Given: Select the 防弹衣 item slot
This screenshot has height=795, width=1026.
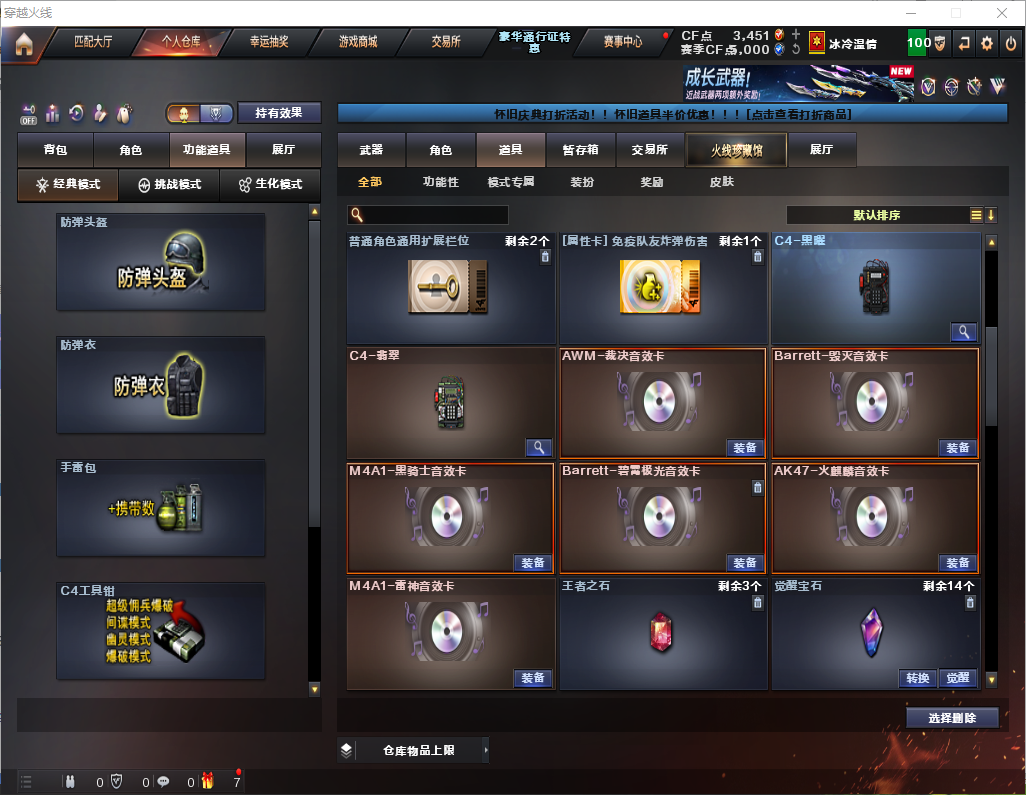Looking at the screenshot, I should (x=161, y=384).
